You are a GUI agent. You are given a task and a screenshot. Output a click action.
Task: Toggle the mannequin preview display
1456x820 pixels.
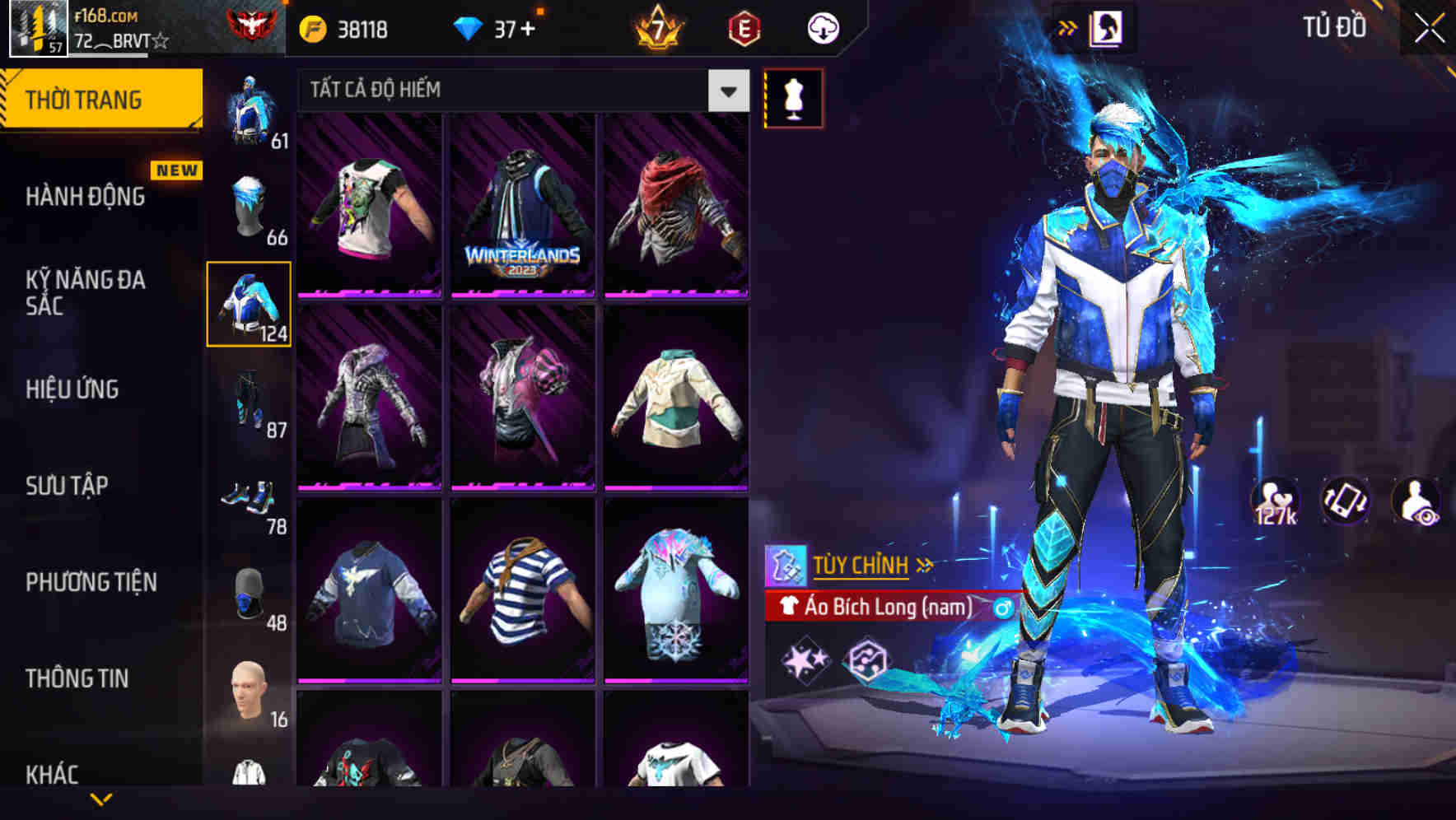(x=793, y=98)
